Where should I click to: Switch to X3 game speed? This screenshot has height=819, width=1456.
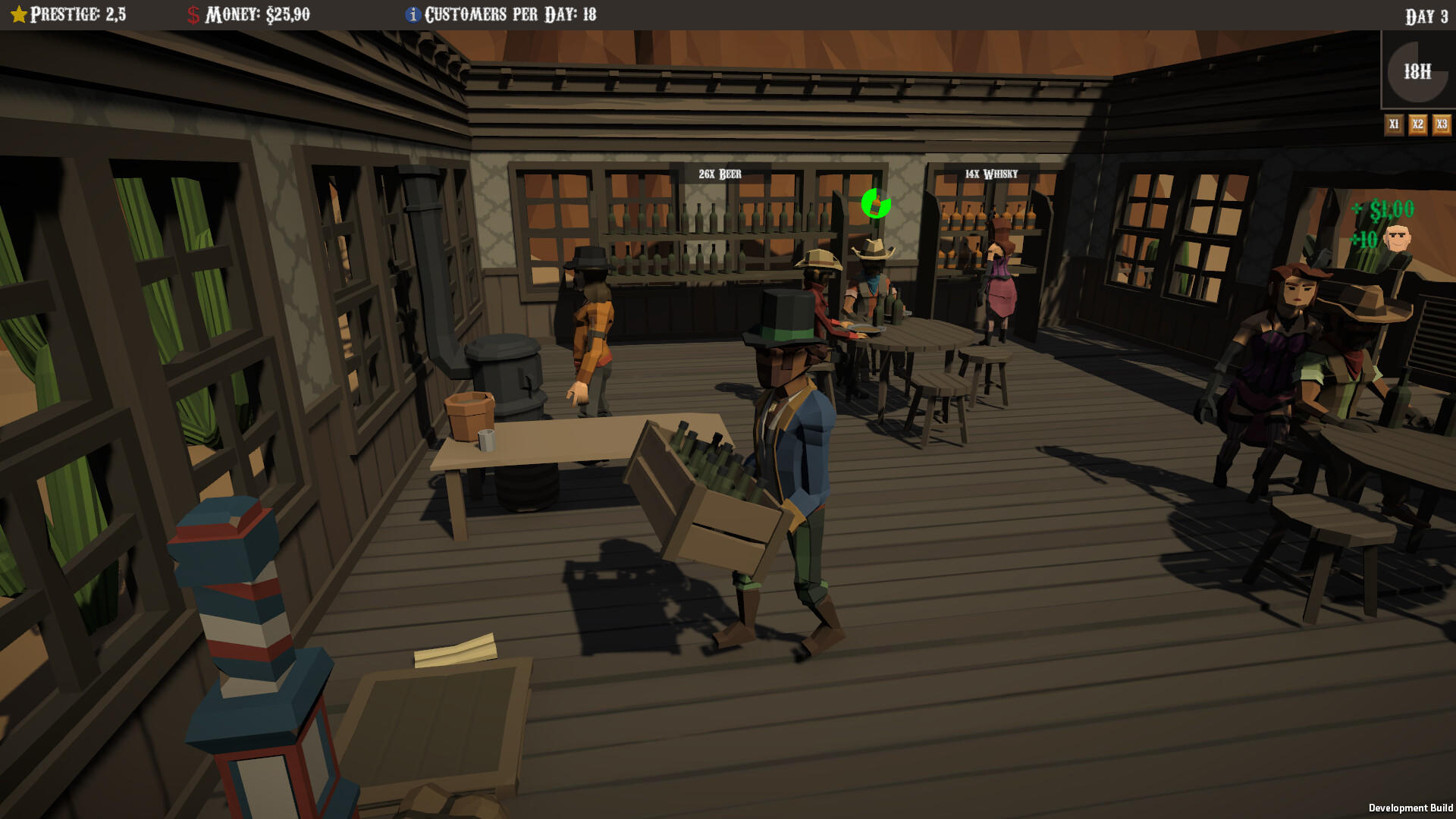click(1440, 124)
